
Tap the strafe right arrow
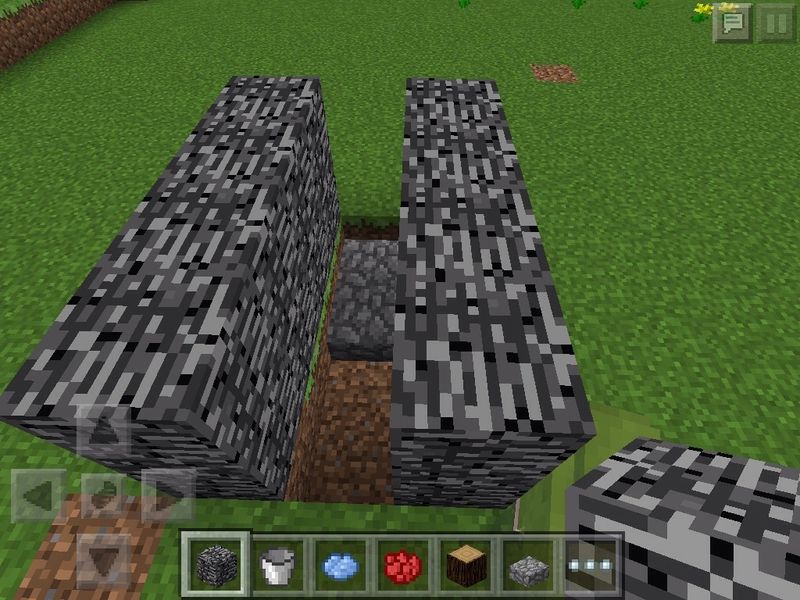(166, 494)
